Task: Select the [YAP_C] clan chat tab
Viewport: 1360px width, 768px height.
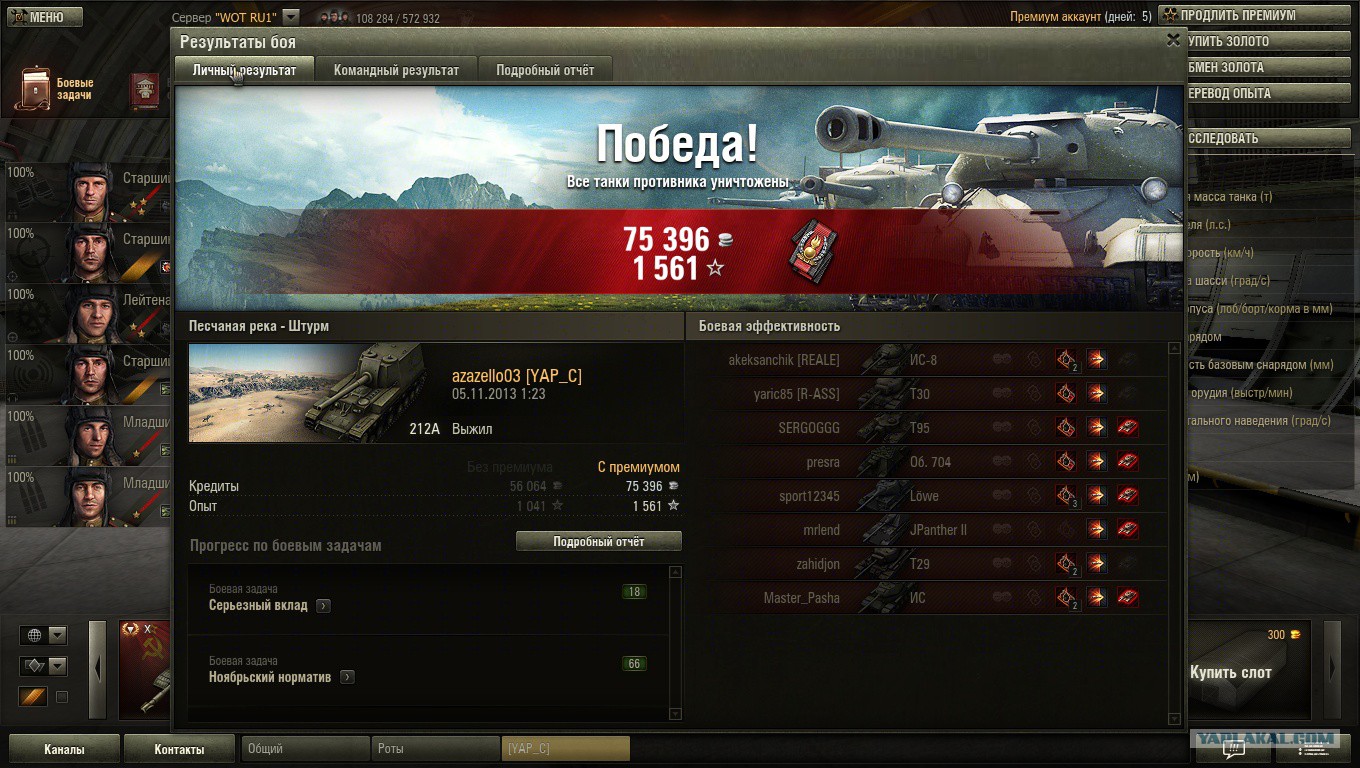Action: click(x=565, y=749)
